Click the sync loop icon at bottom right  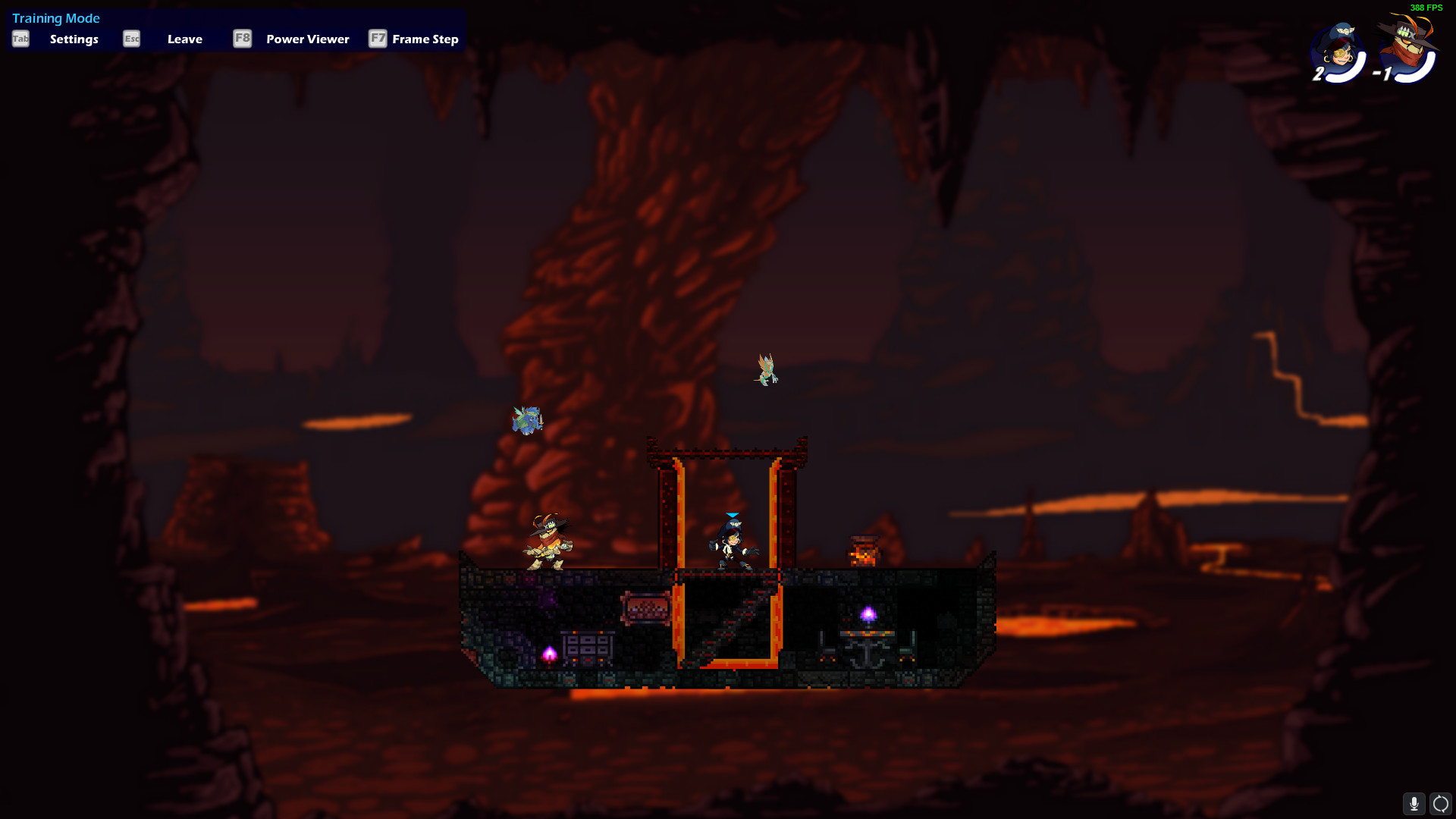click(1442, 803)
